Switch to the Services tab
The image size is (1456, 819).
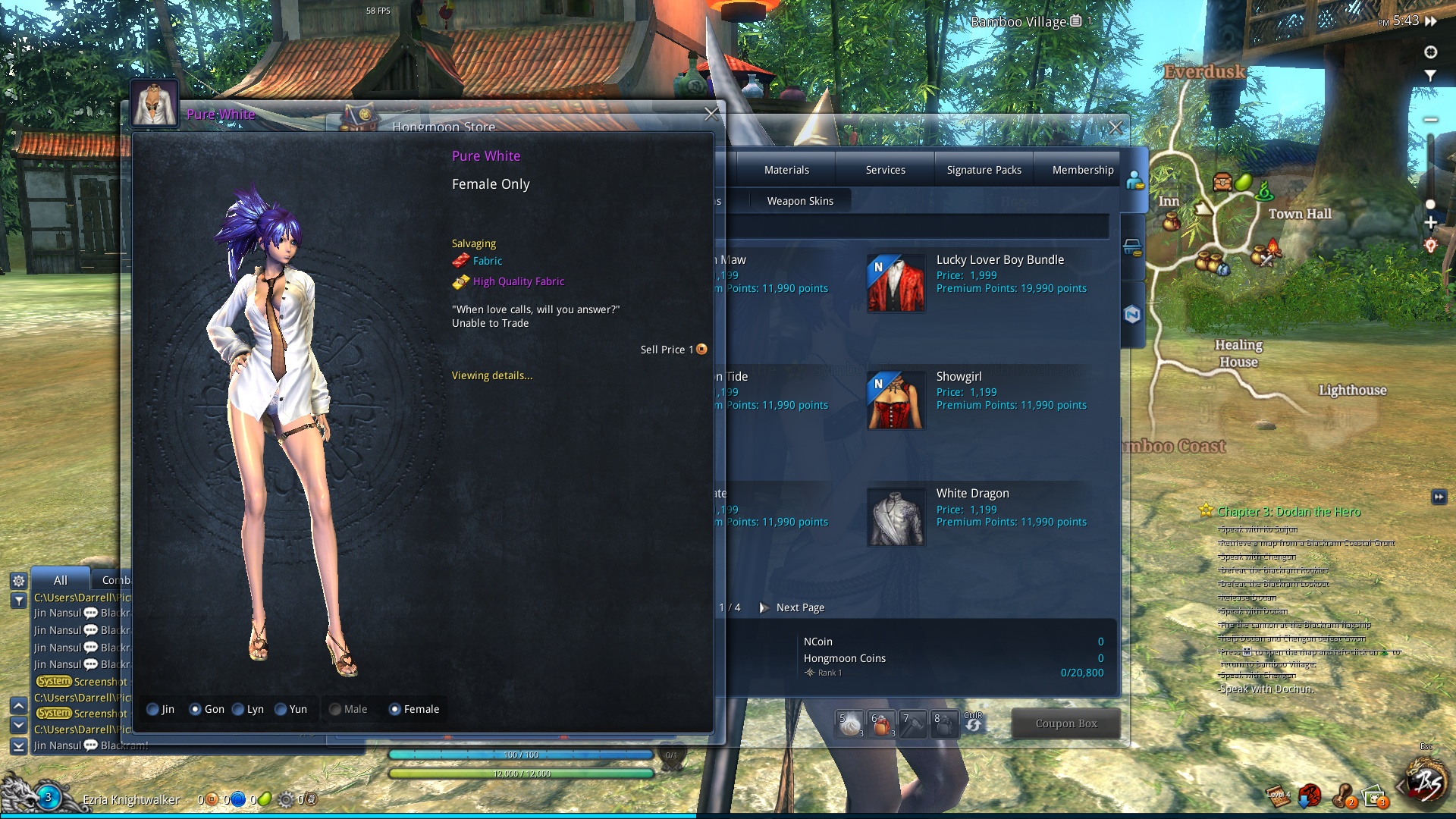885,170
